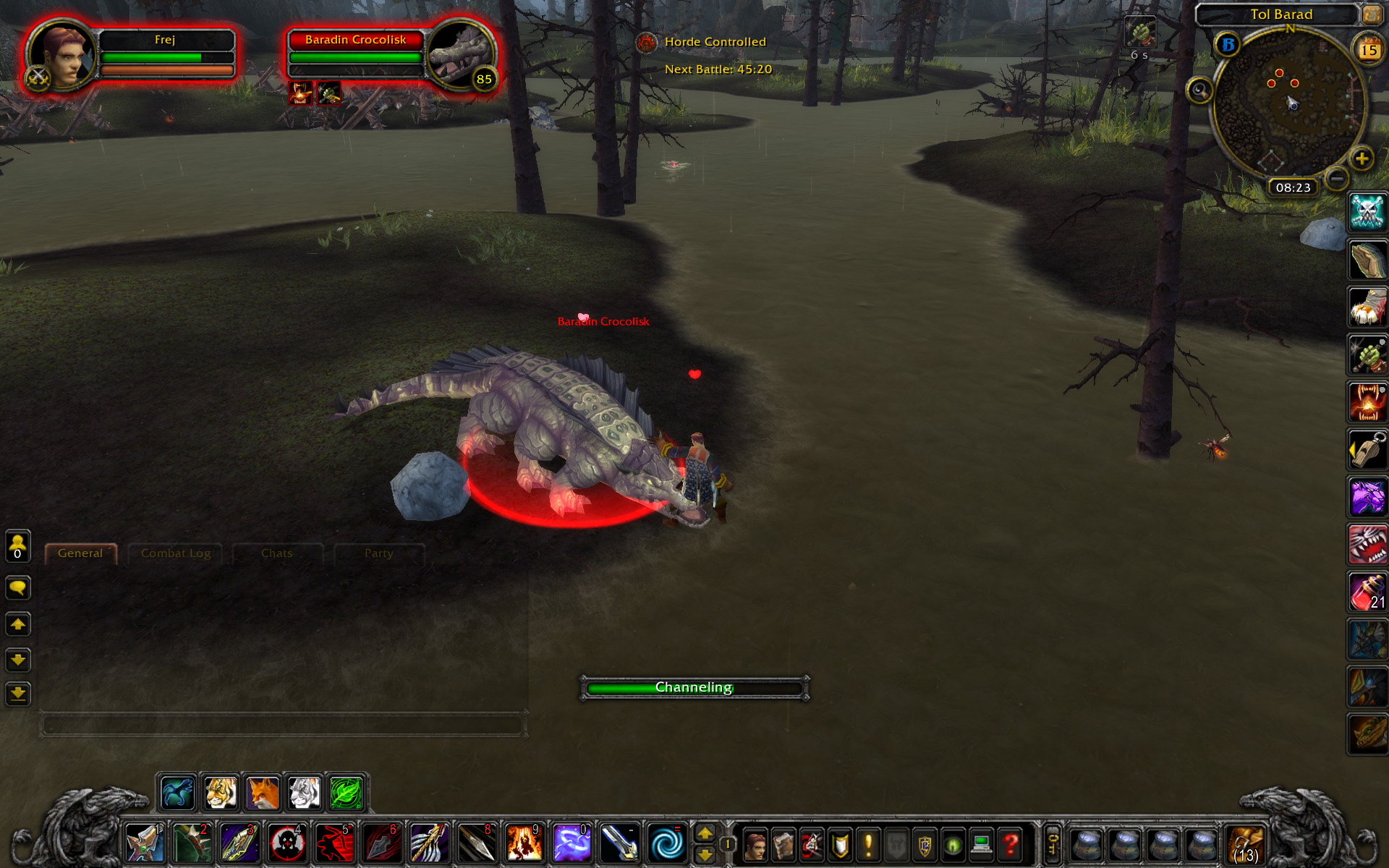Select the orange tiger pet ability icon
Viewport: 1389px width, 868px height.
click(220, 793)
